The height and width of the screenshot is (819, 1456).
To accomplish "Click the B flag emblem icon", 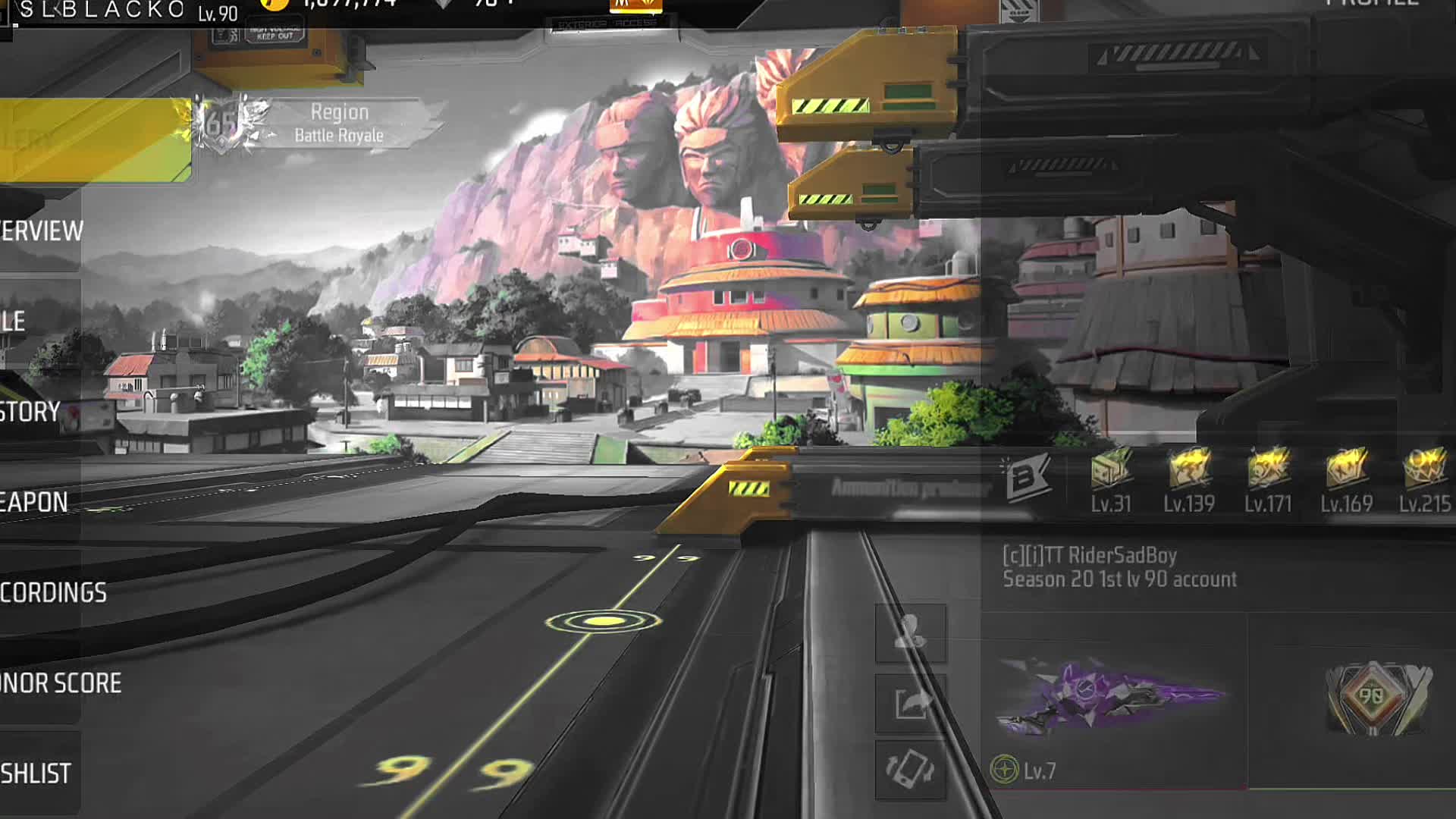I will click(x=1027, y=477).
